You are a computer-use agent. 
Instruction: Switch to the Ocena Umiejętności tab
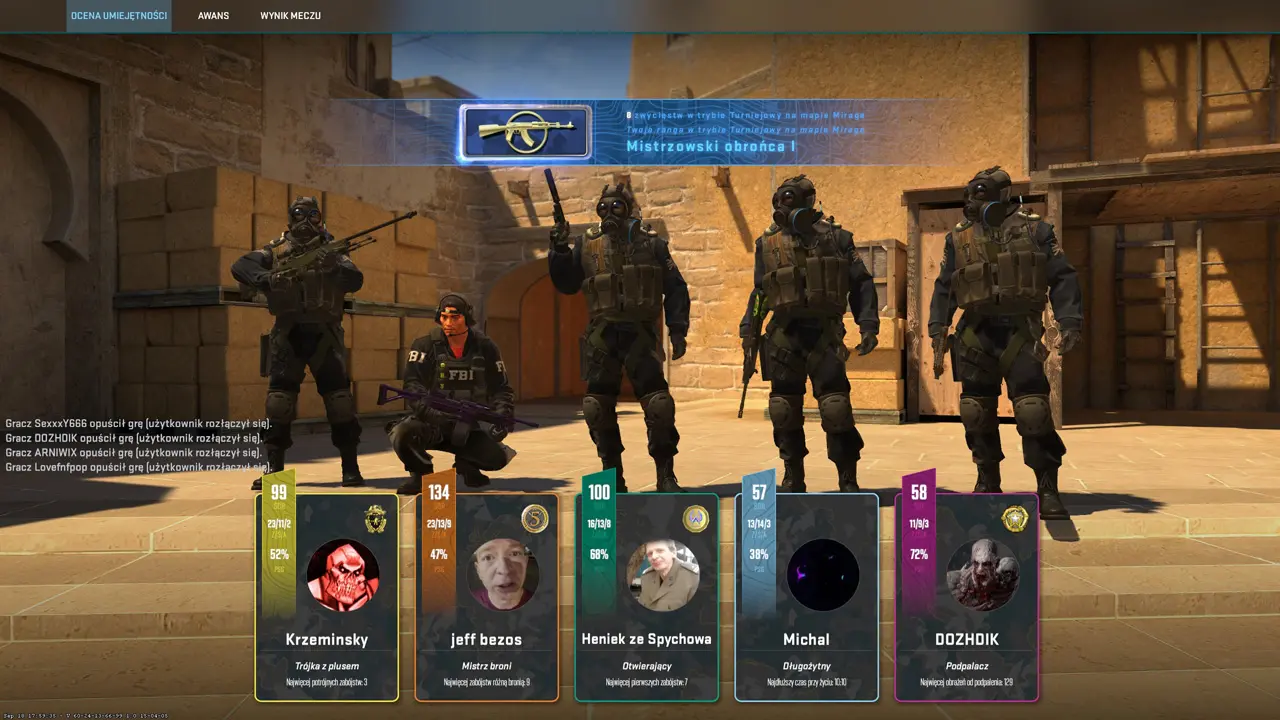point(118,16)
